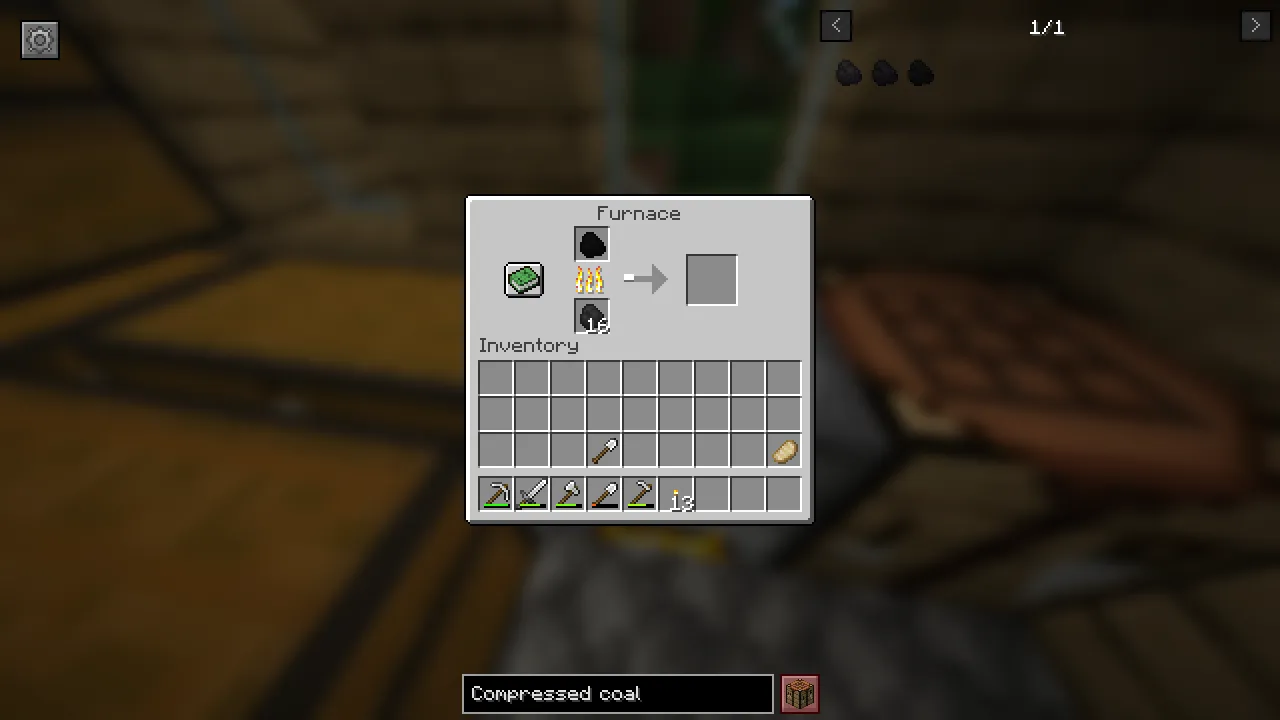Open JEI settings via the crafting table icon

pyautogui.click(x=799, y=693)
